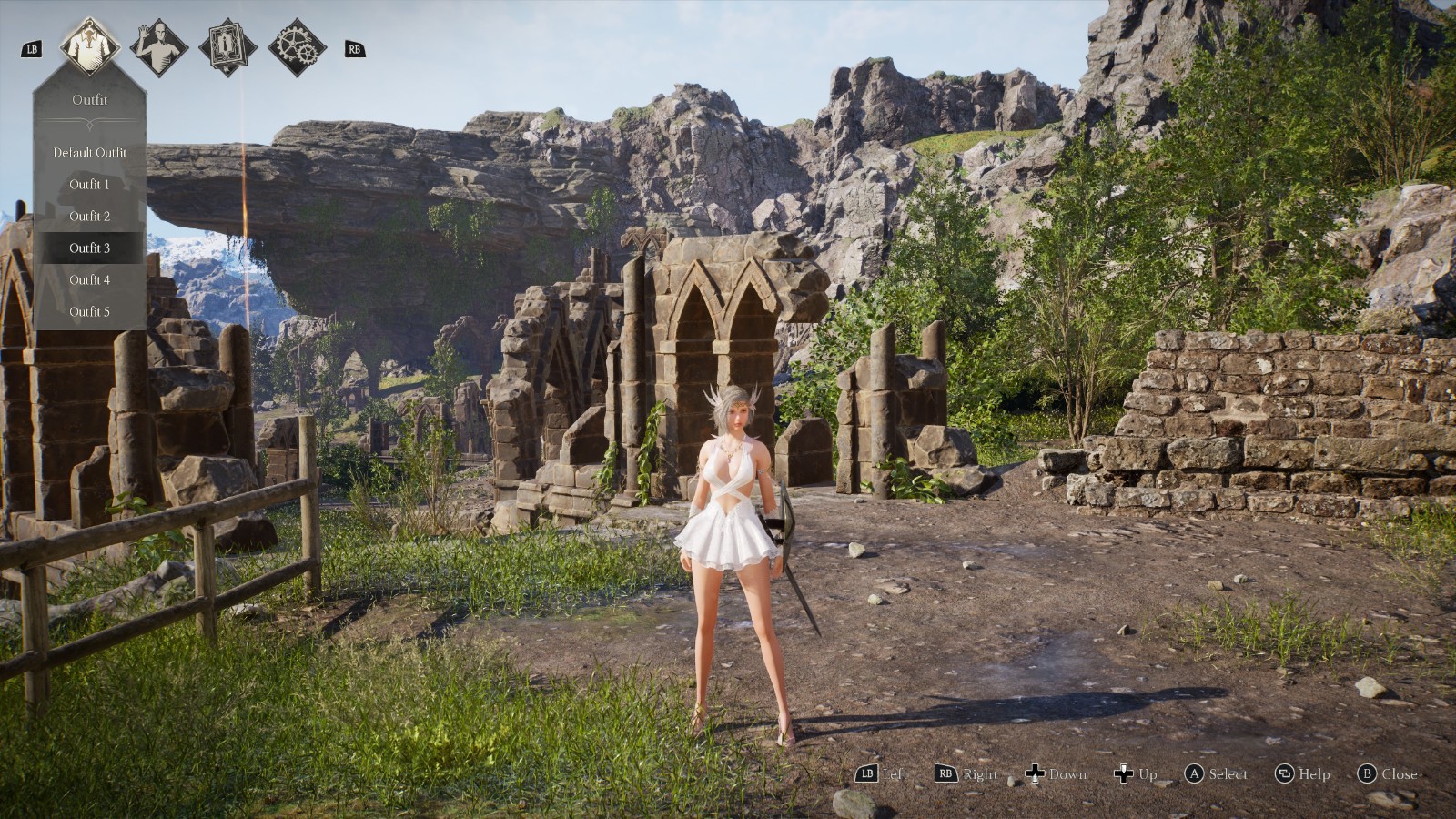Image resolution: width=1456 pixels, height=819 pixels.
Task: Select the highlighted Outfit 3 entry
Action: pos(89,248)
